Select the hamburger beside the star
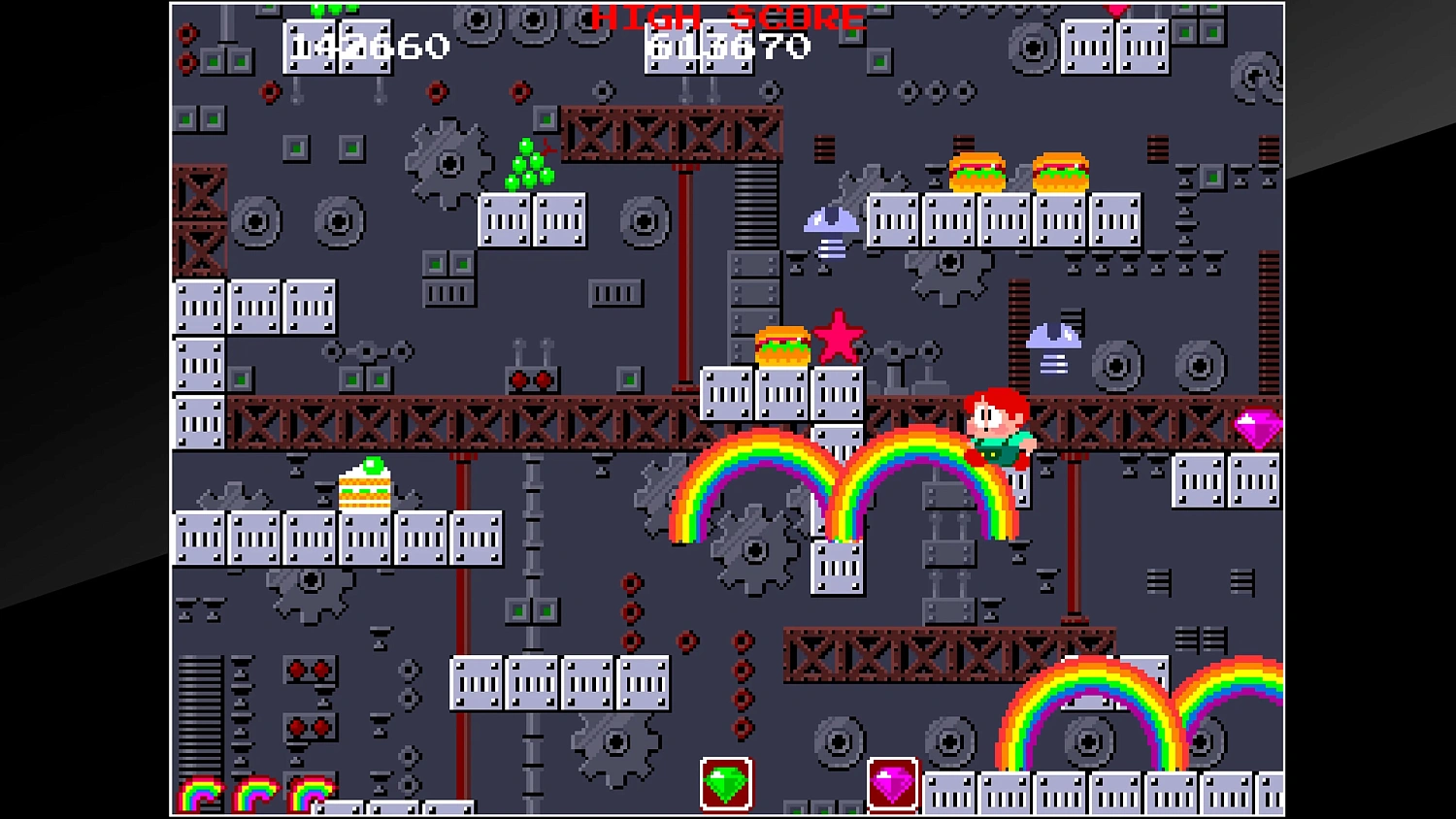The width and height of the screenshot is (1456, 819). coord(782,344)
